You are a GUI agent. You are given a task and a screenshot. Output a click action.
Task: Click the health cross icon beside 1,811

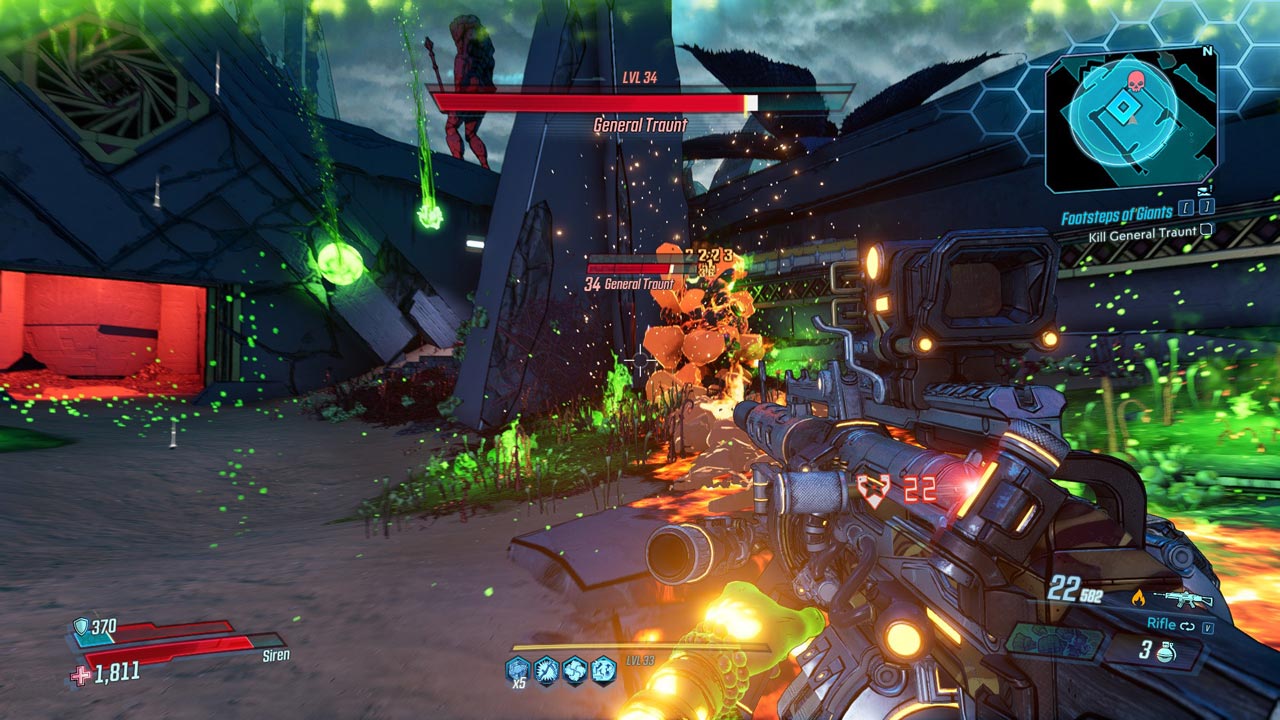(x=81, y=675)
